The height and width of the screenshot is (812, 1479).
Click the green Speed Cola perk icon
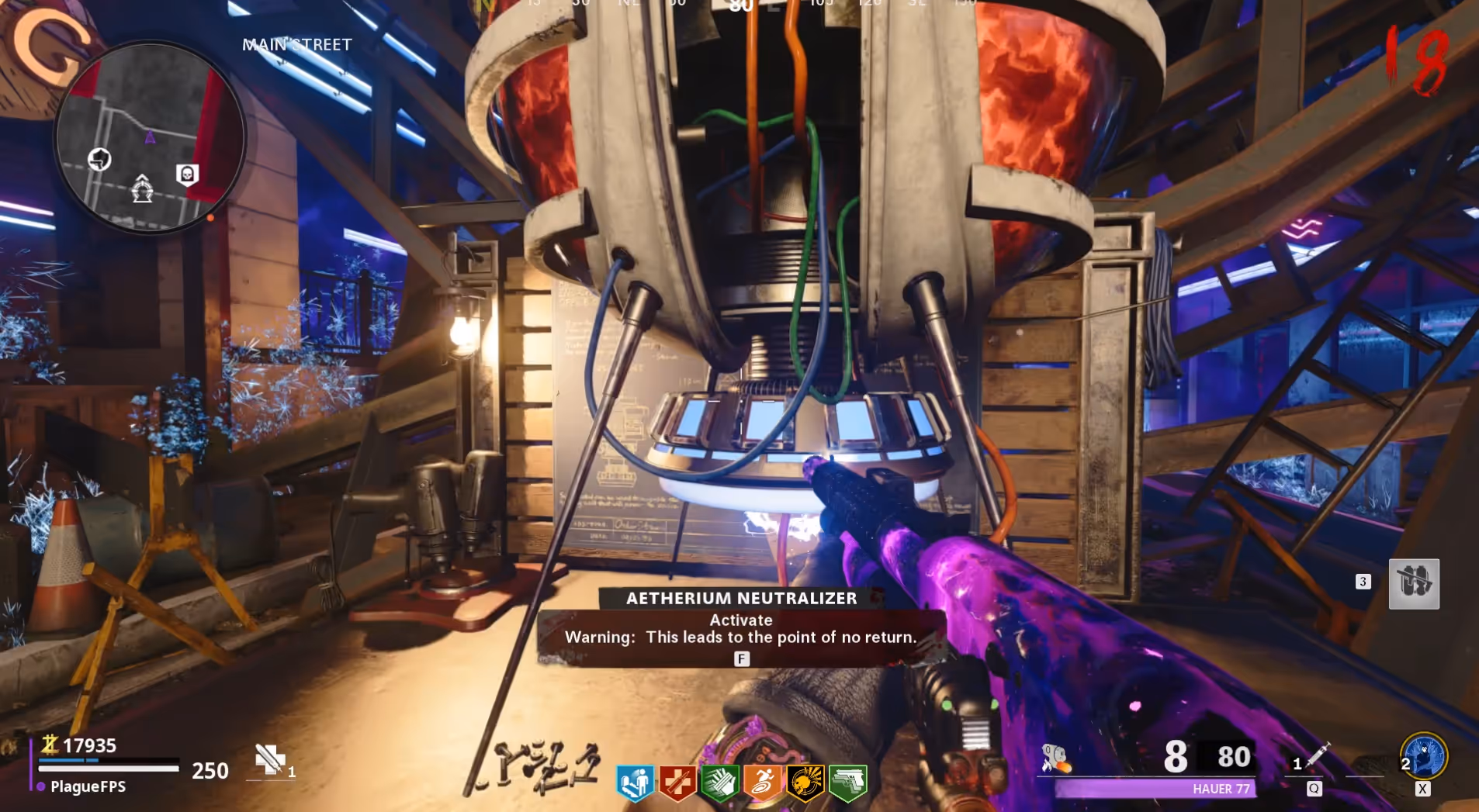(719, 782)
